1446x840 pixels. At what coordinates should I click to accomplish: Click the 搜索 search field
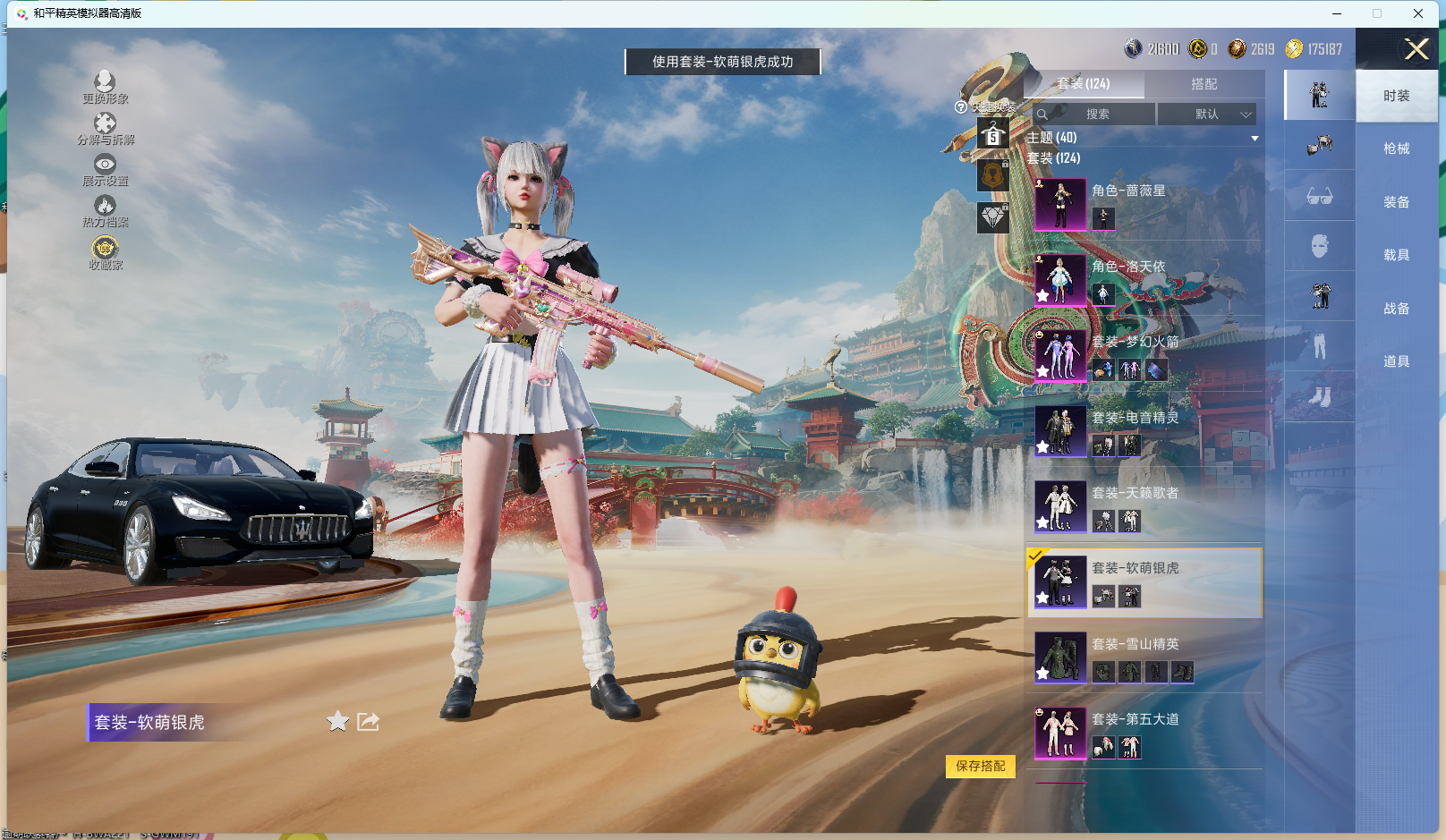click(x=1095, y=115)
